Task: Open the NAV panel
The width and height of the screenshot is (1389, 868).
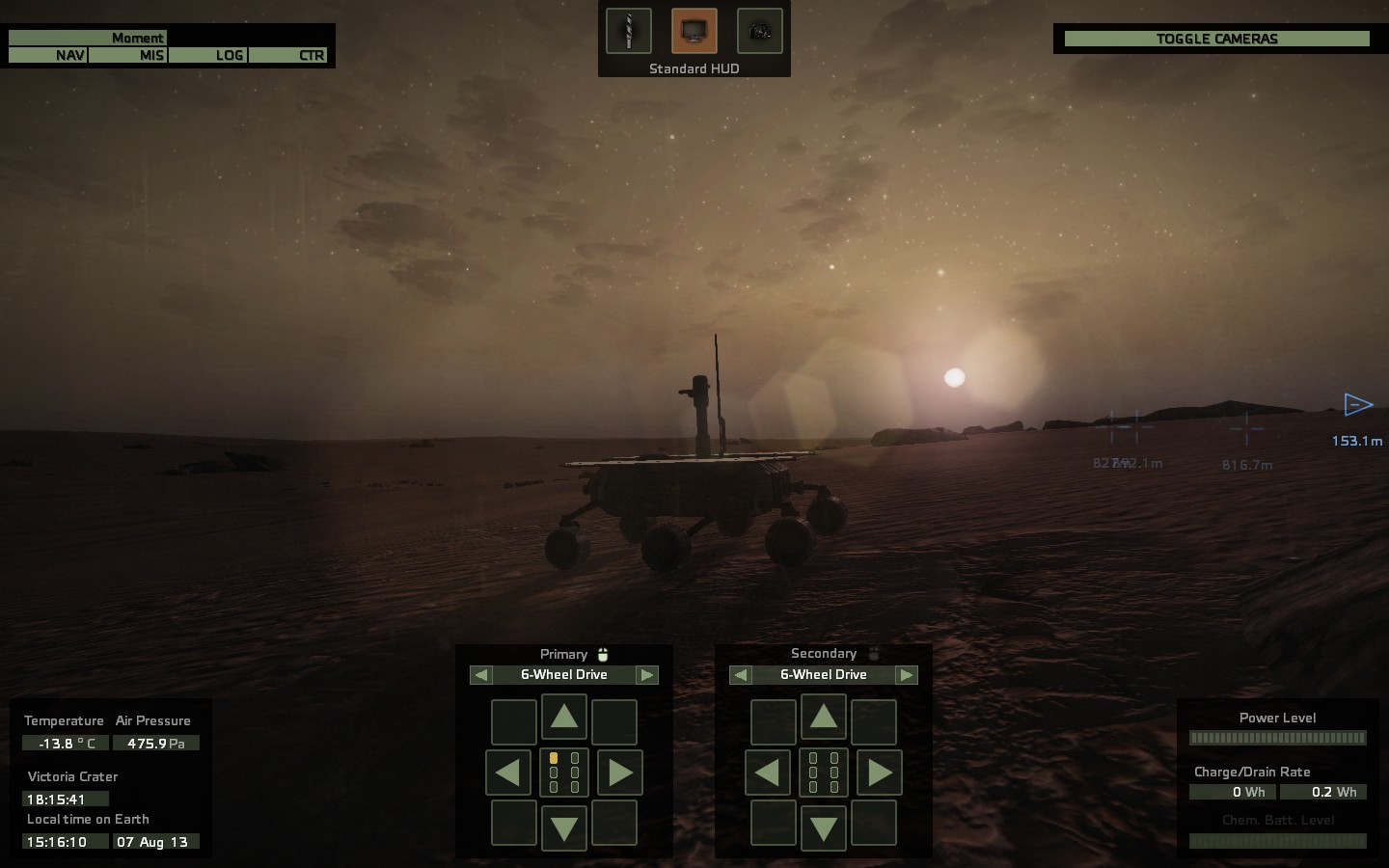Action: click(48, 55)
